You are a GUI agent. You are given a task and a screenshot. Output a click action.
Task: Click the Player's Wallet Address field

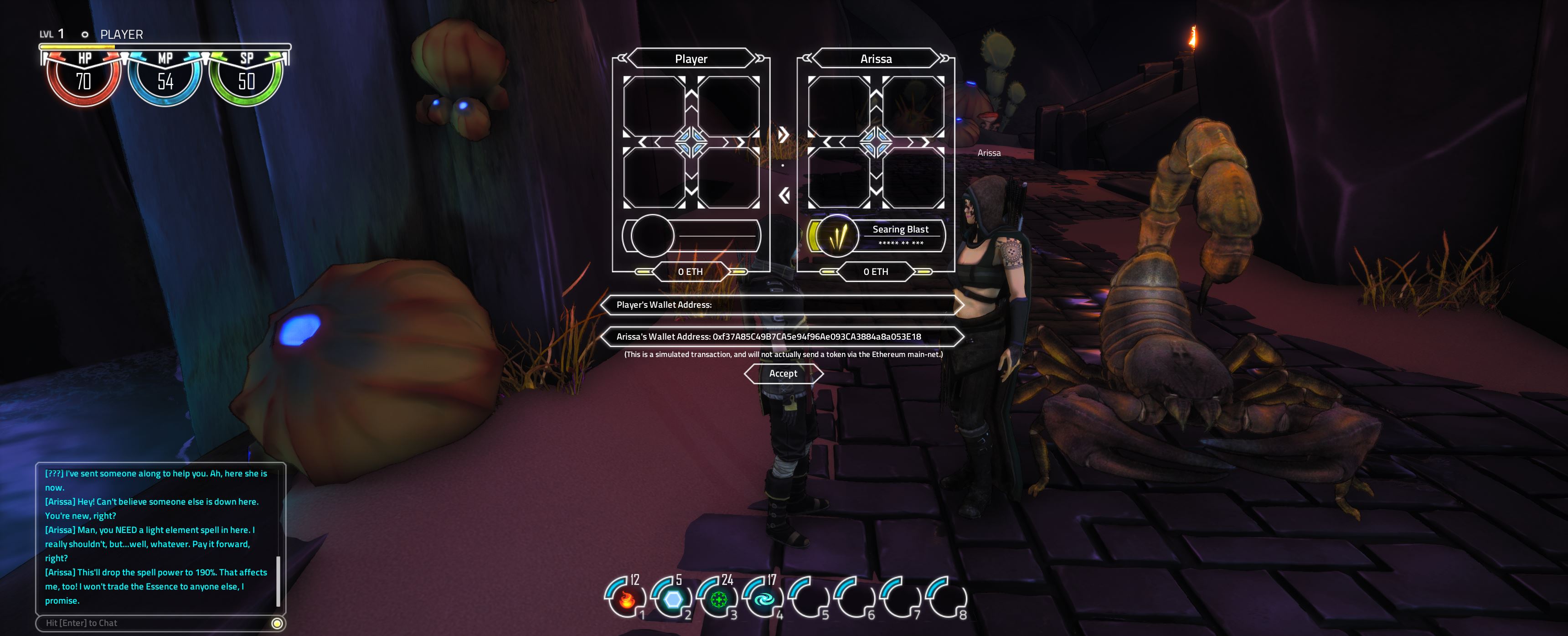(x=782, y=305)
